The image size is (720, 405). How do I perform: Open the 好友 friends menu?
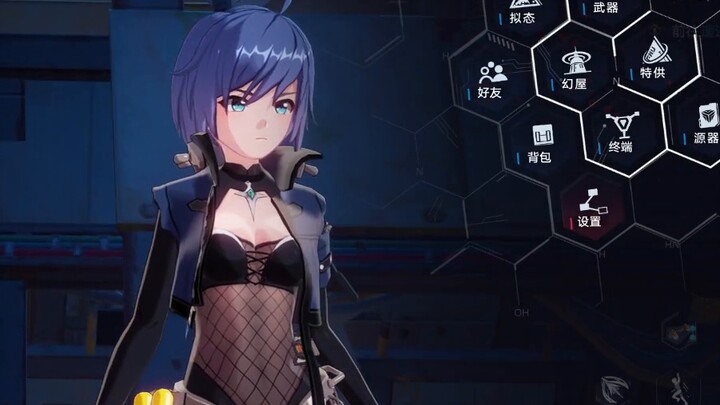(x=490, y=80)
